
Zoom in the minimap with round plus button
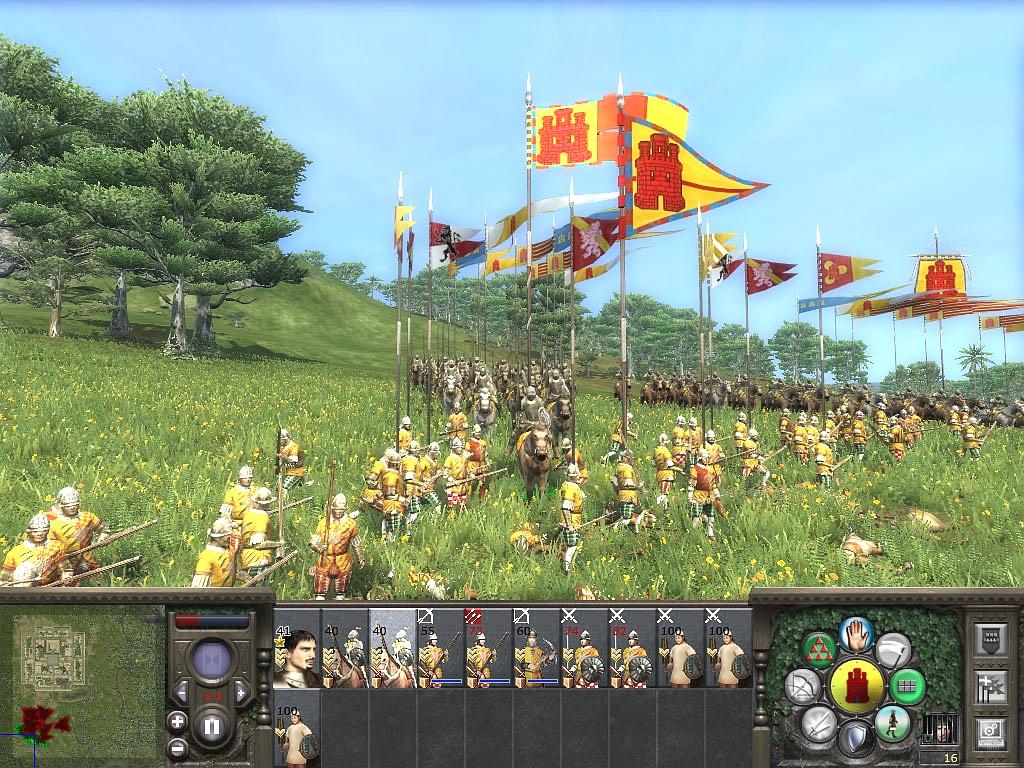(177, 721)
